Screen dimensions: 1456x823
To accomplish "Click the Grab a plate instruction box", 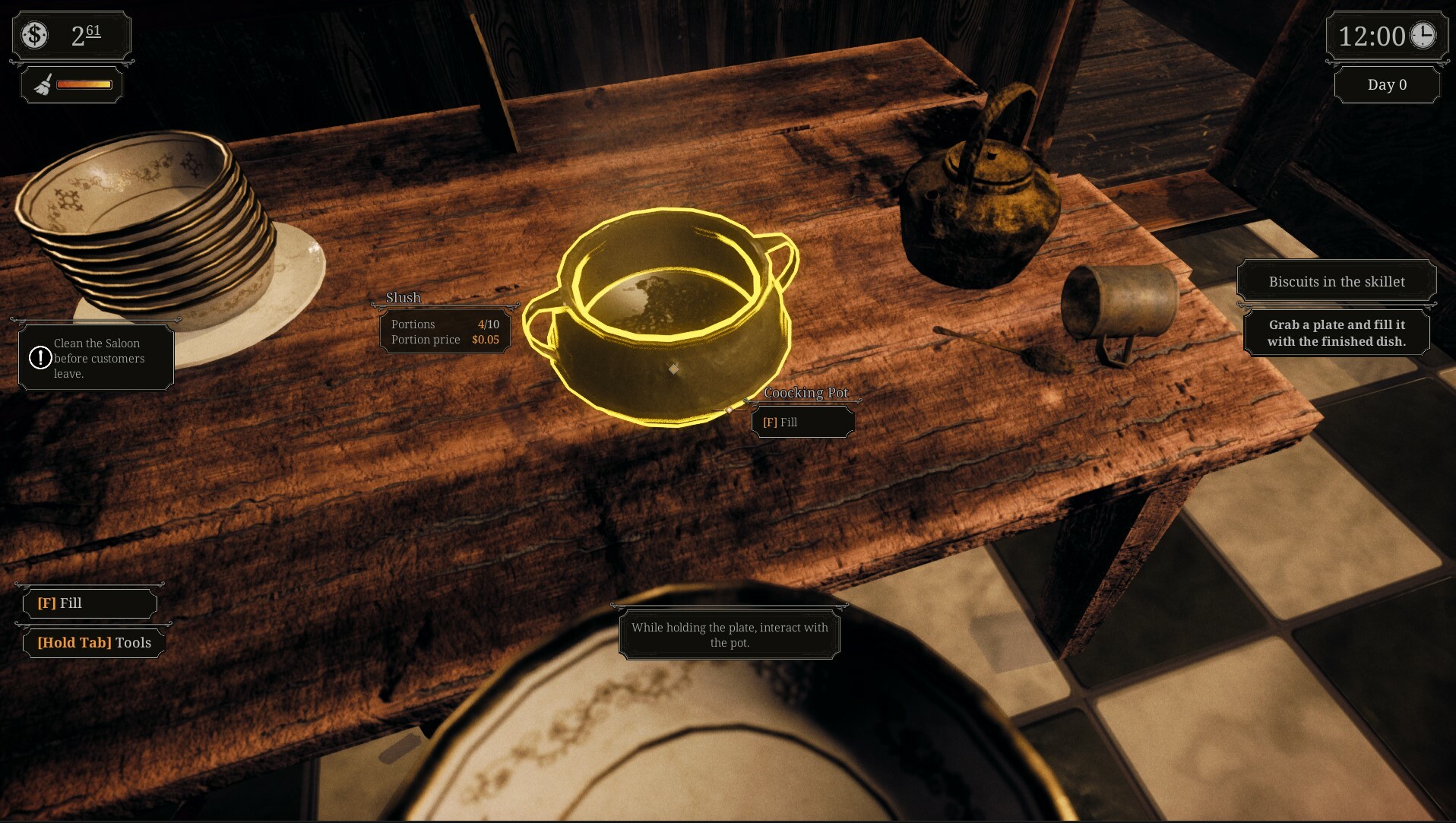I will pyautogui.click(x=1336, y=333).
